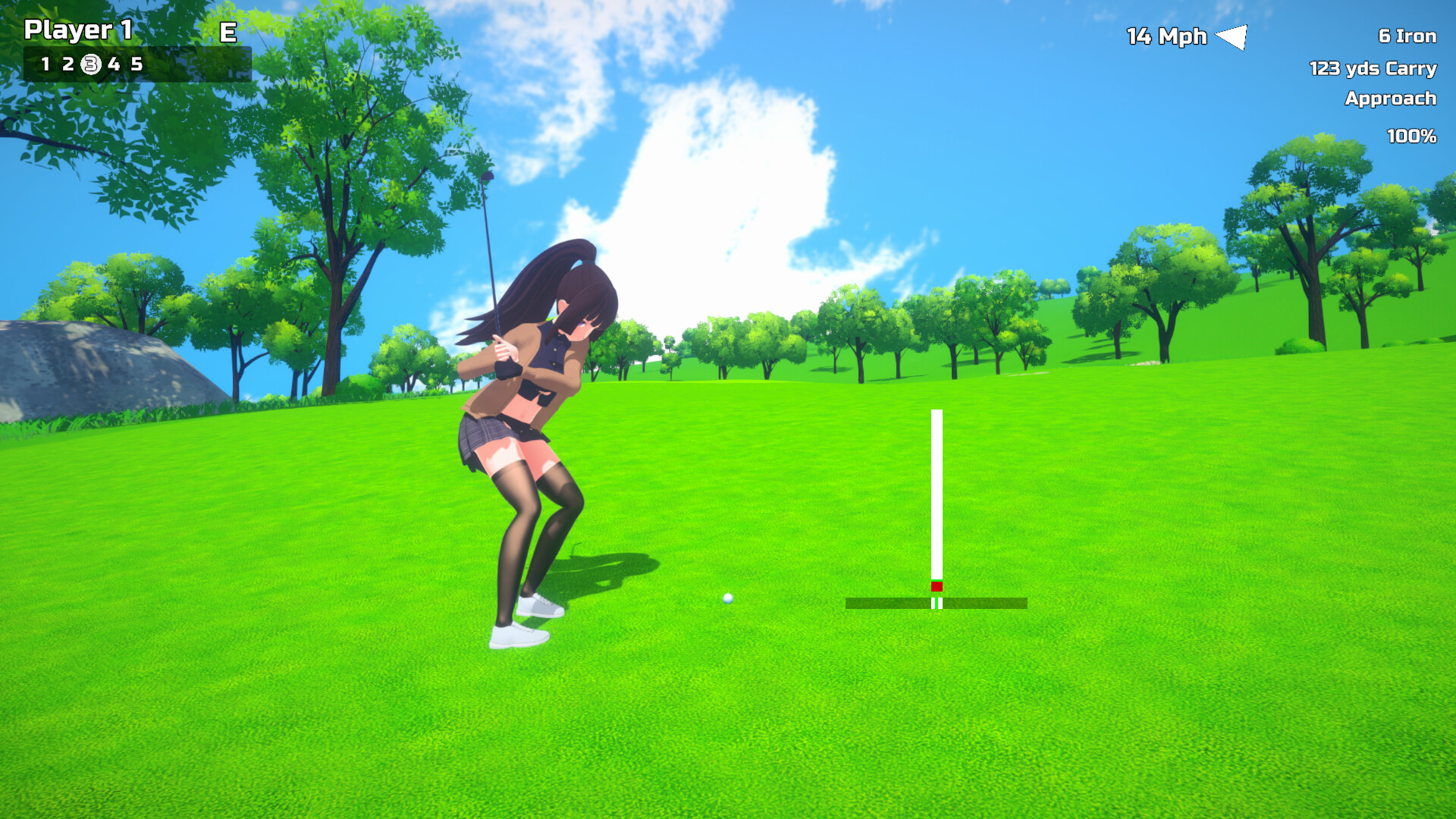The width and height of the screenshot is (1456, 819).
Task: Click the vertical swing power meter
Action: pos(937,493)
